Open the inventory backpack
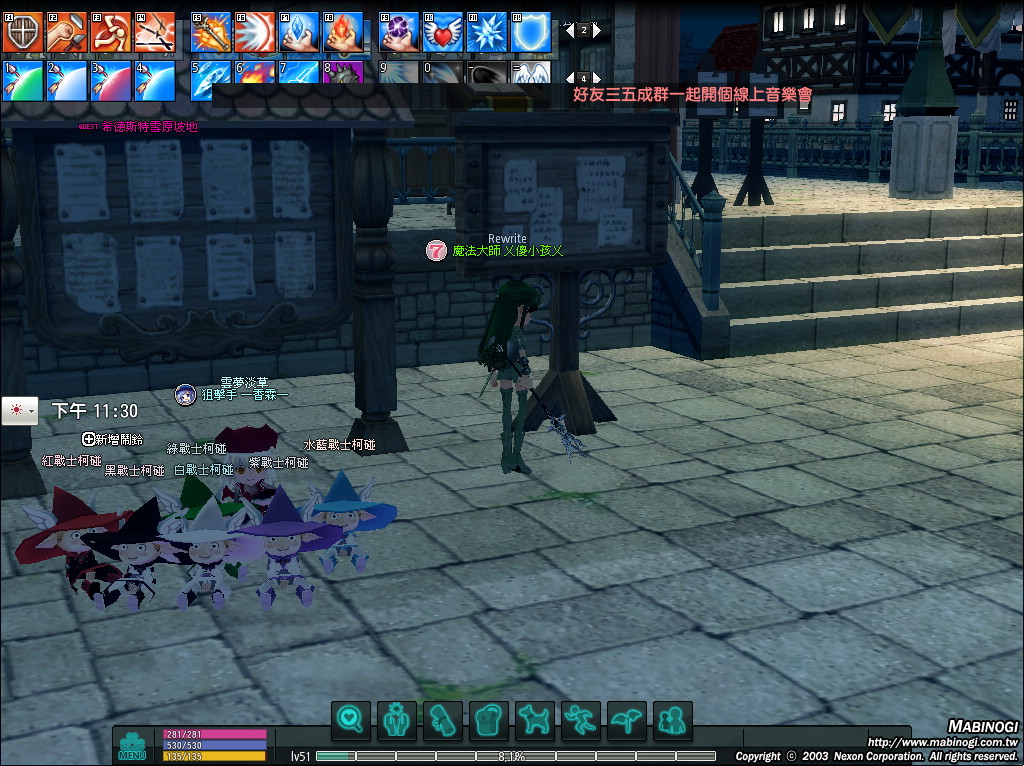 click(490, 720)
